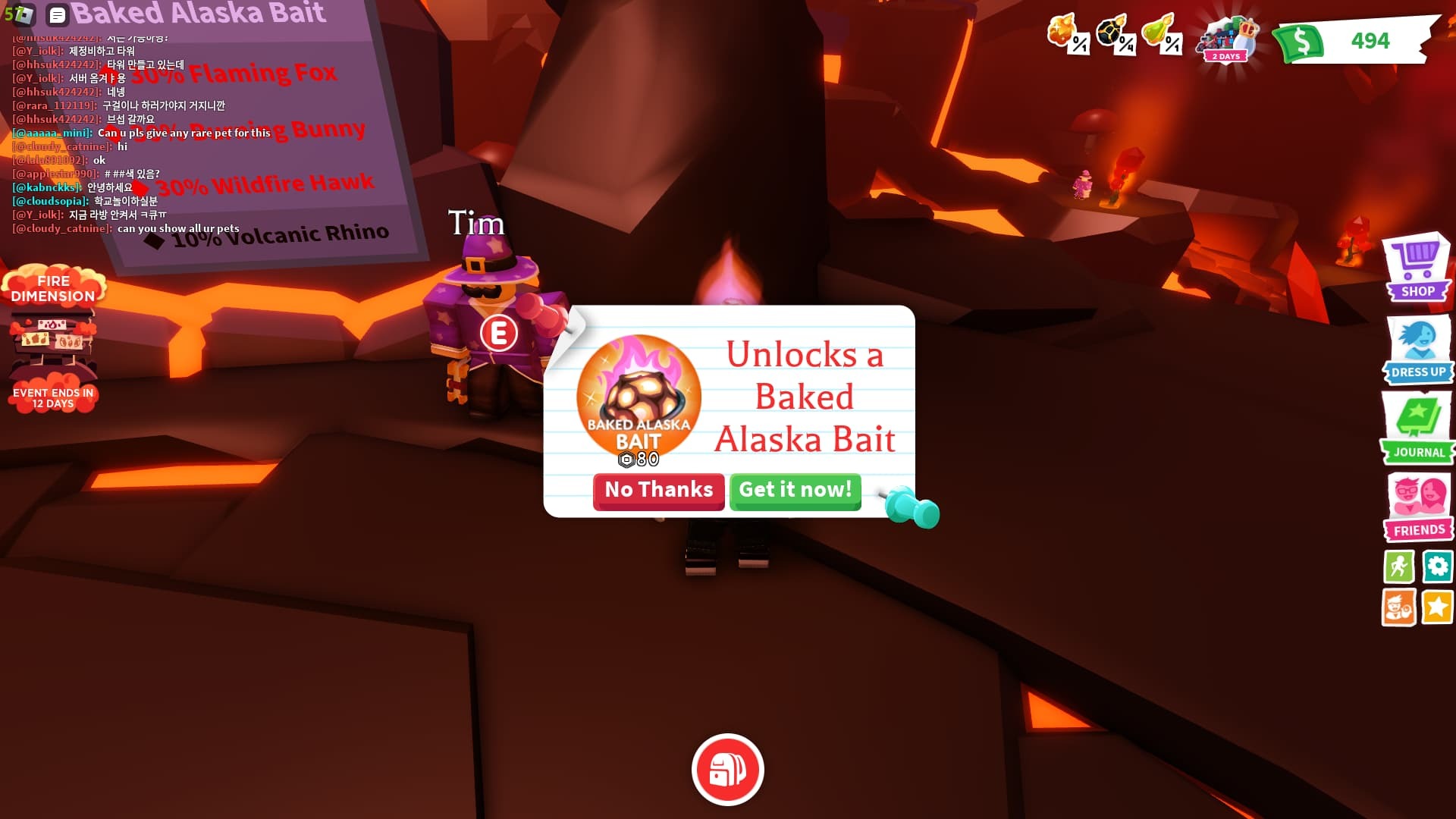Open the chat bubble icon
Viewport: 1456px width, 819px height.
(x=56, y=14)
